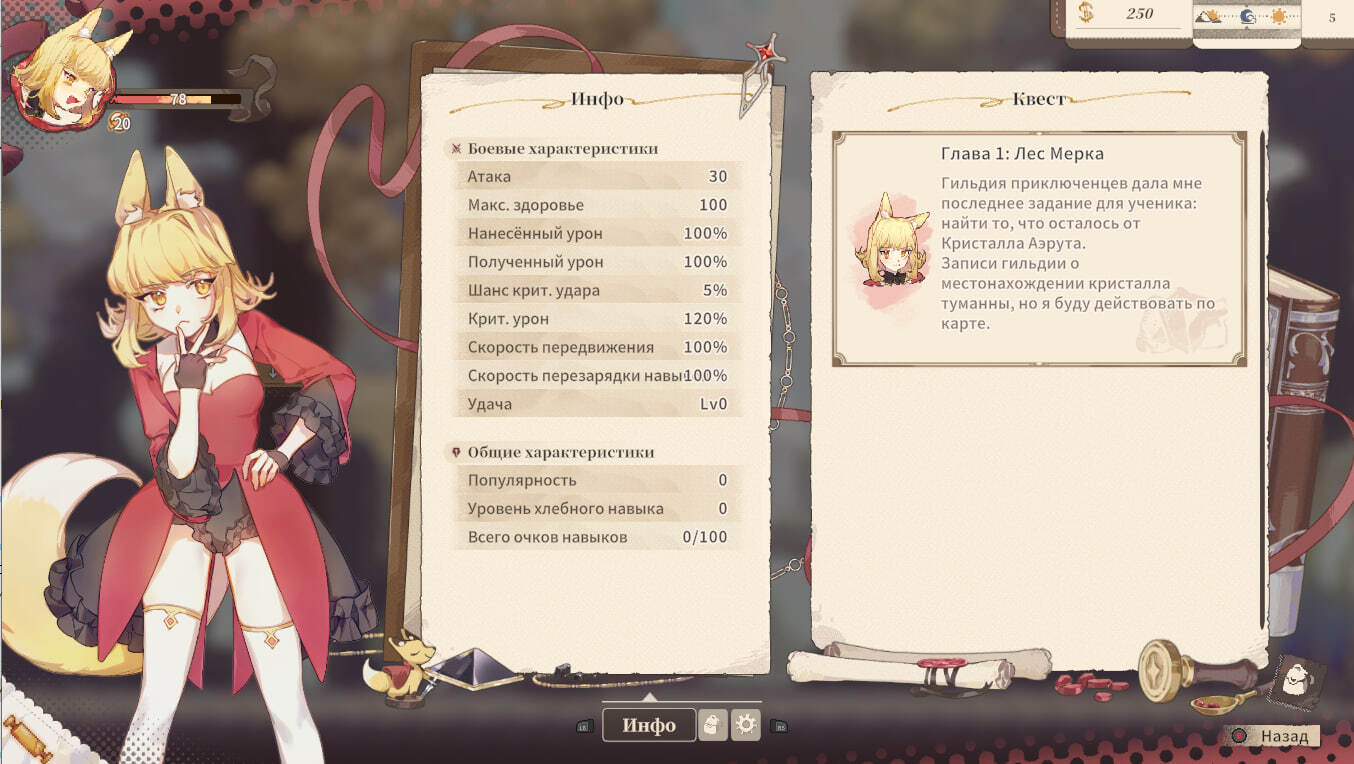
Task: Select the Всего очков навыков row
Action: coord(597,537)
